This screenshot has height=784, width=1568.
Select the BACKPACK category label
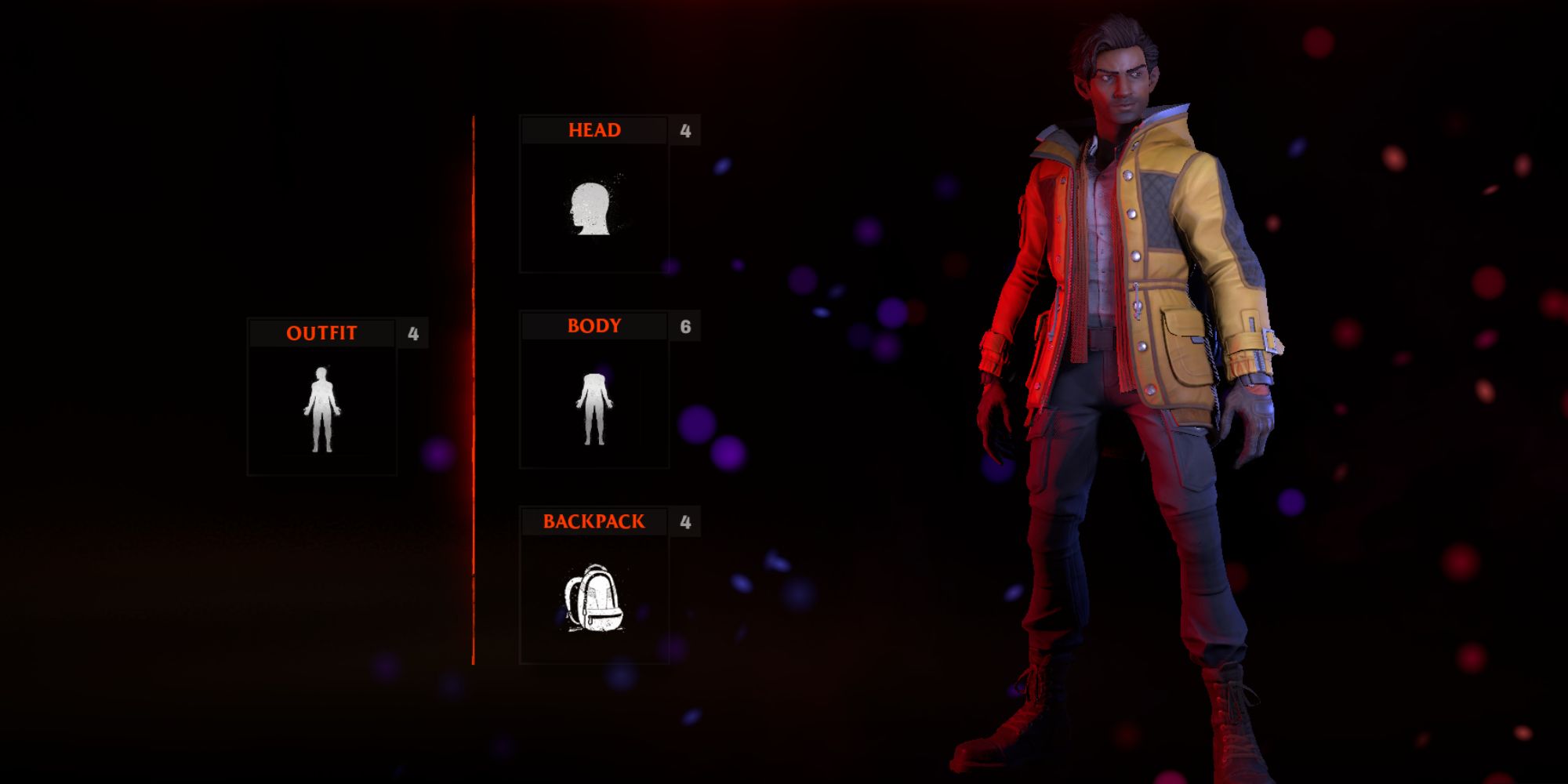596,520
